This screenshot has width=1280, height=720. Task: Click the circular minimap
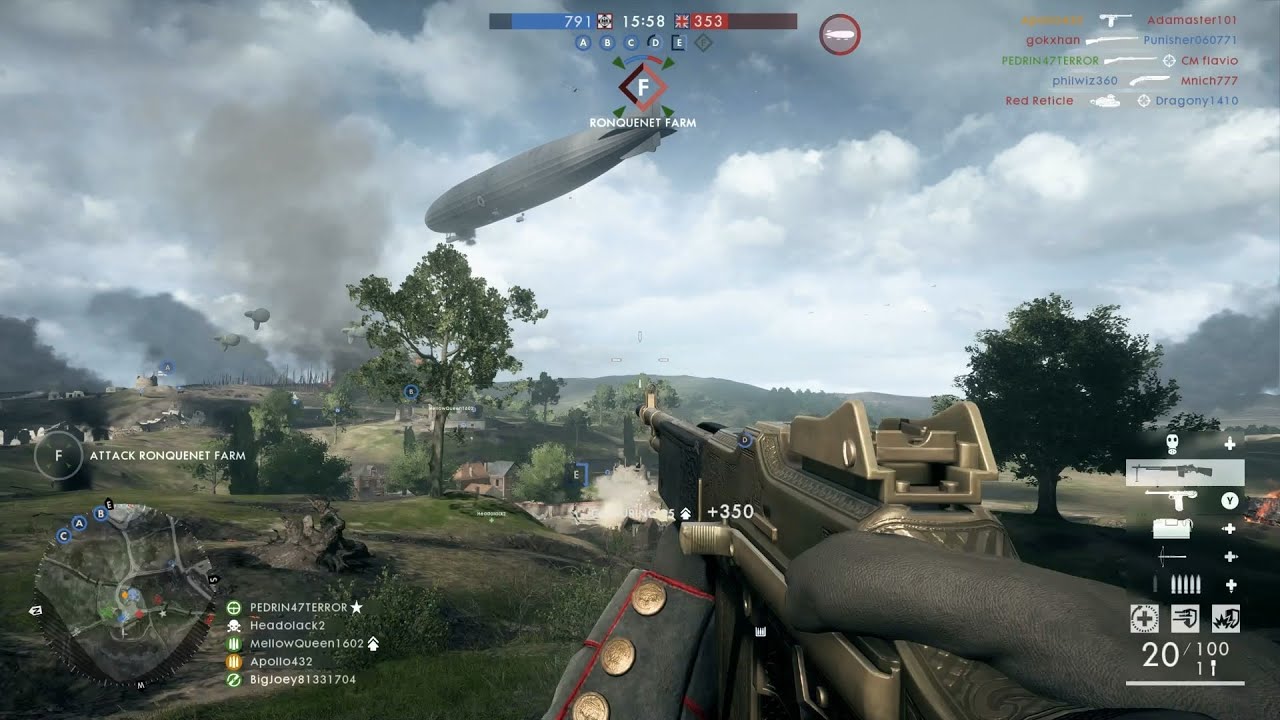pos(124,593)
